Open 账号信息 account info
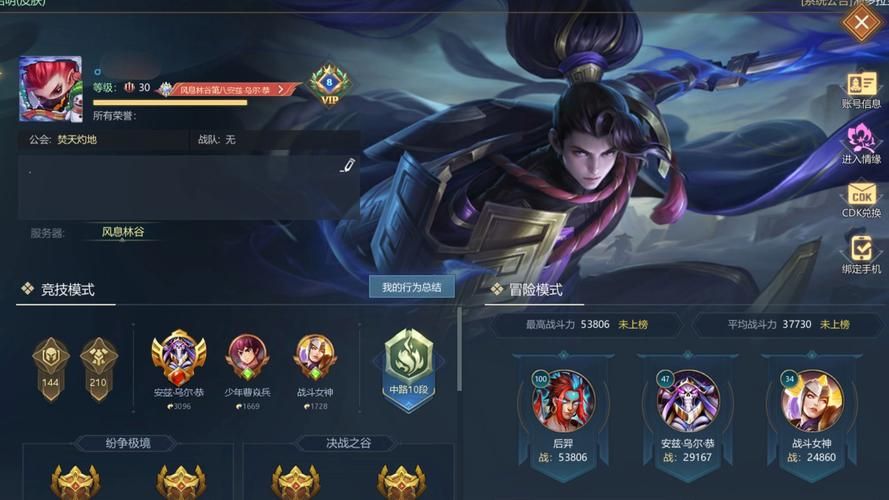889x500 pixels. [861, 90]
